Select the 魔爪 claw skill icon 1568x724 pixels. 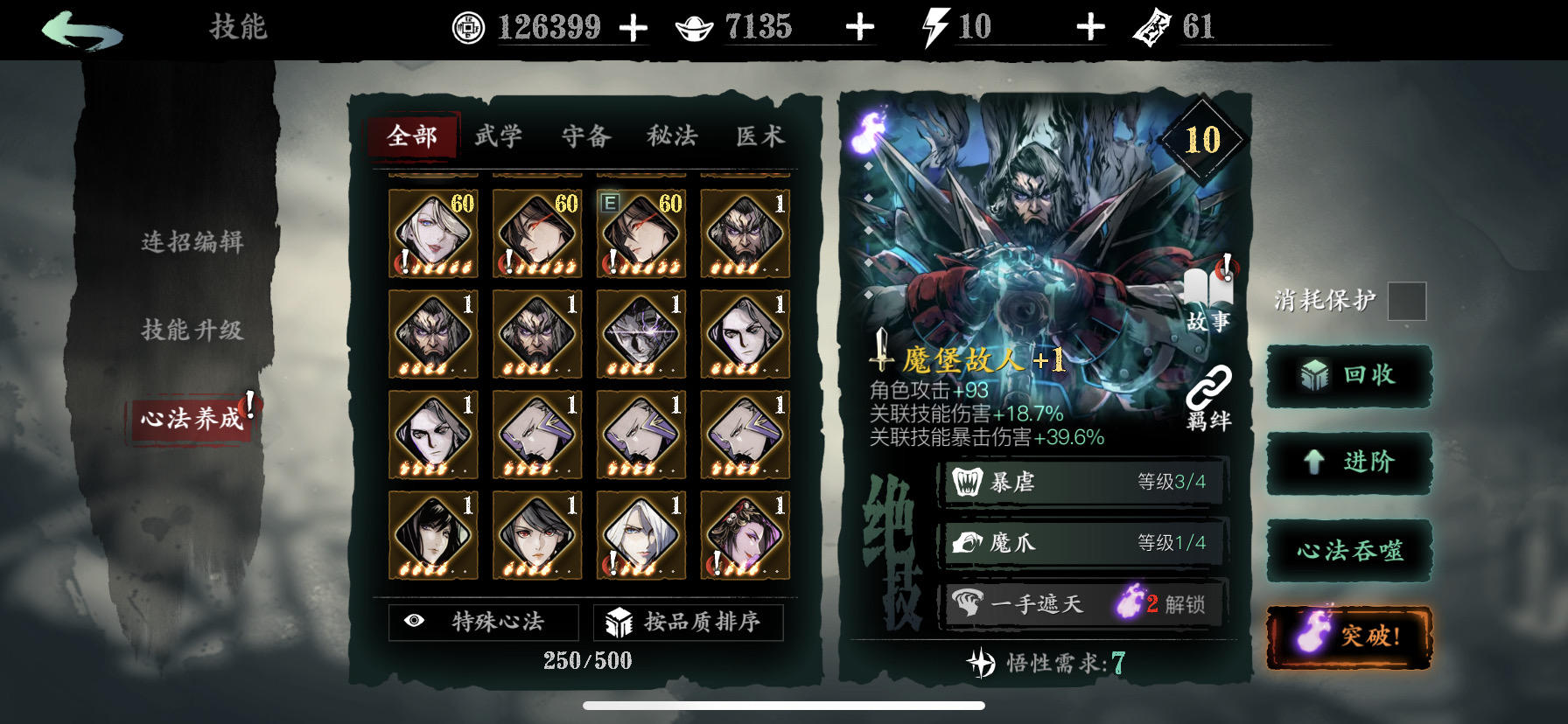(x=964, y=542)
